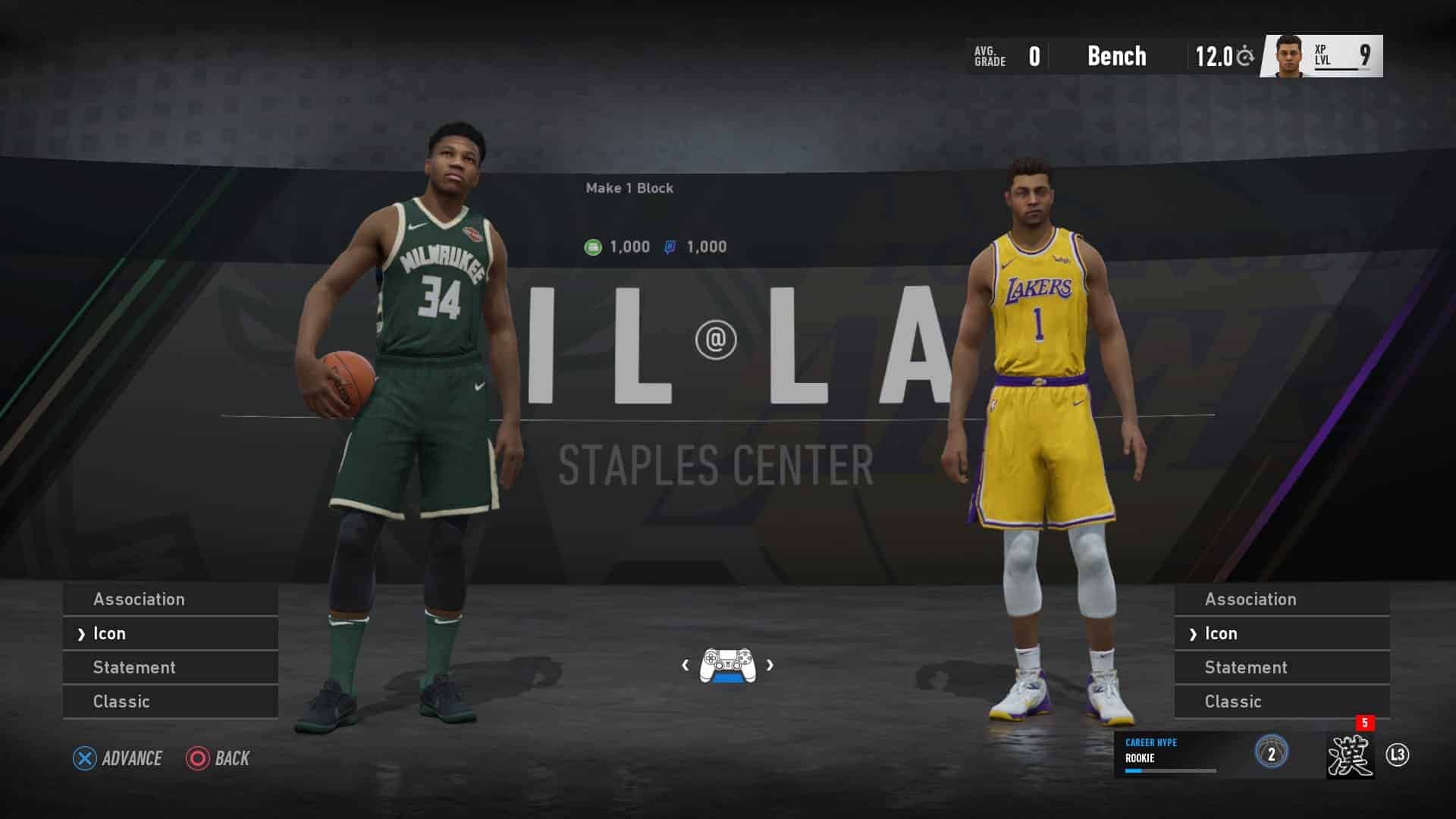Select Association jersey for the Lakers
This screenshot has height=819, width=1456.
(1282, 599)
